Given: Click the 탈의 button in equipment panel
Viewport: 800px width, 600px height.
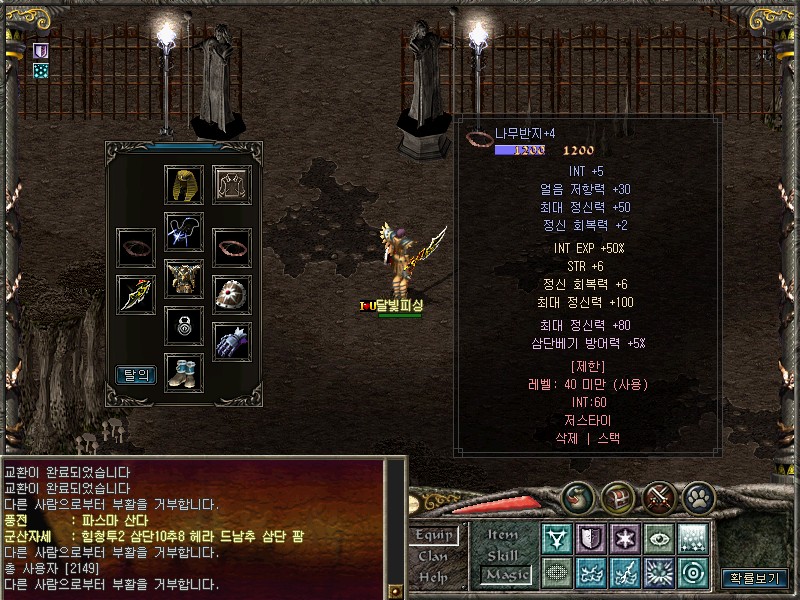Looking at the screenshot, I should point(136,375).
